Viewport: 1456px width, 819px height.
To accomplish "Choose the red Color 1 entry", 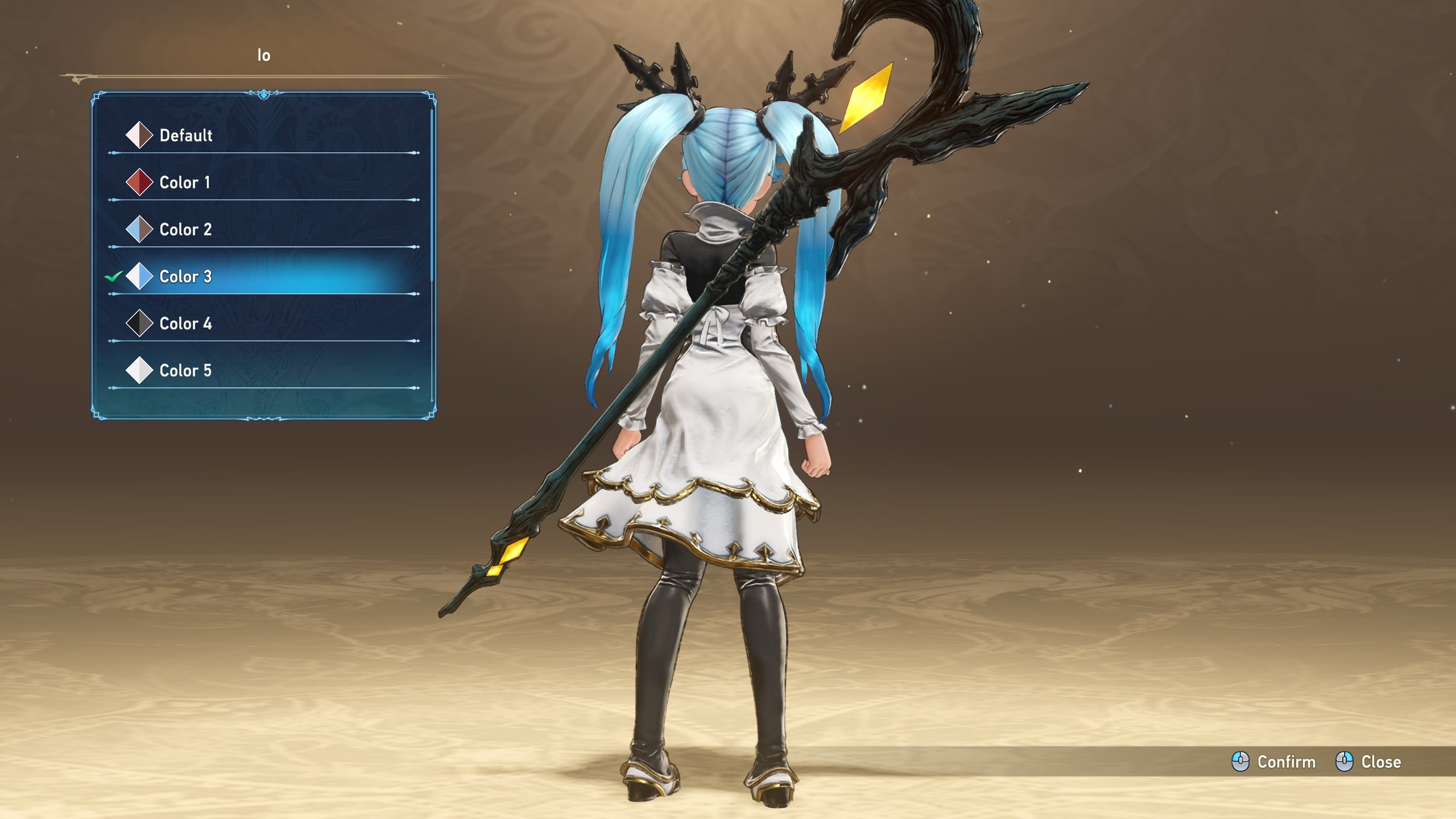I will click(x=184, y=183).
